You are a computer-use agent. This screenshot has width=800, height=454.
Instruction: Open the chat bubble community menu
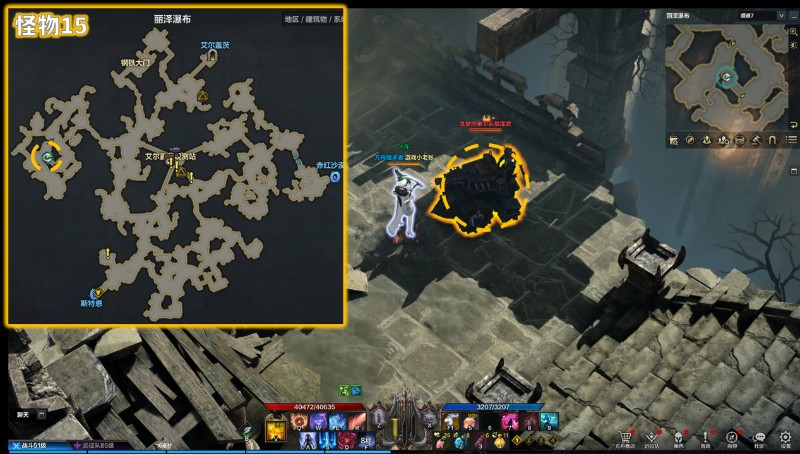(759, 437)
